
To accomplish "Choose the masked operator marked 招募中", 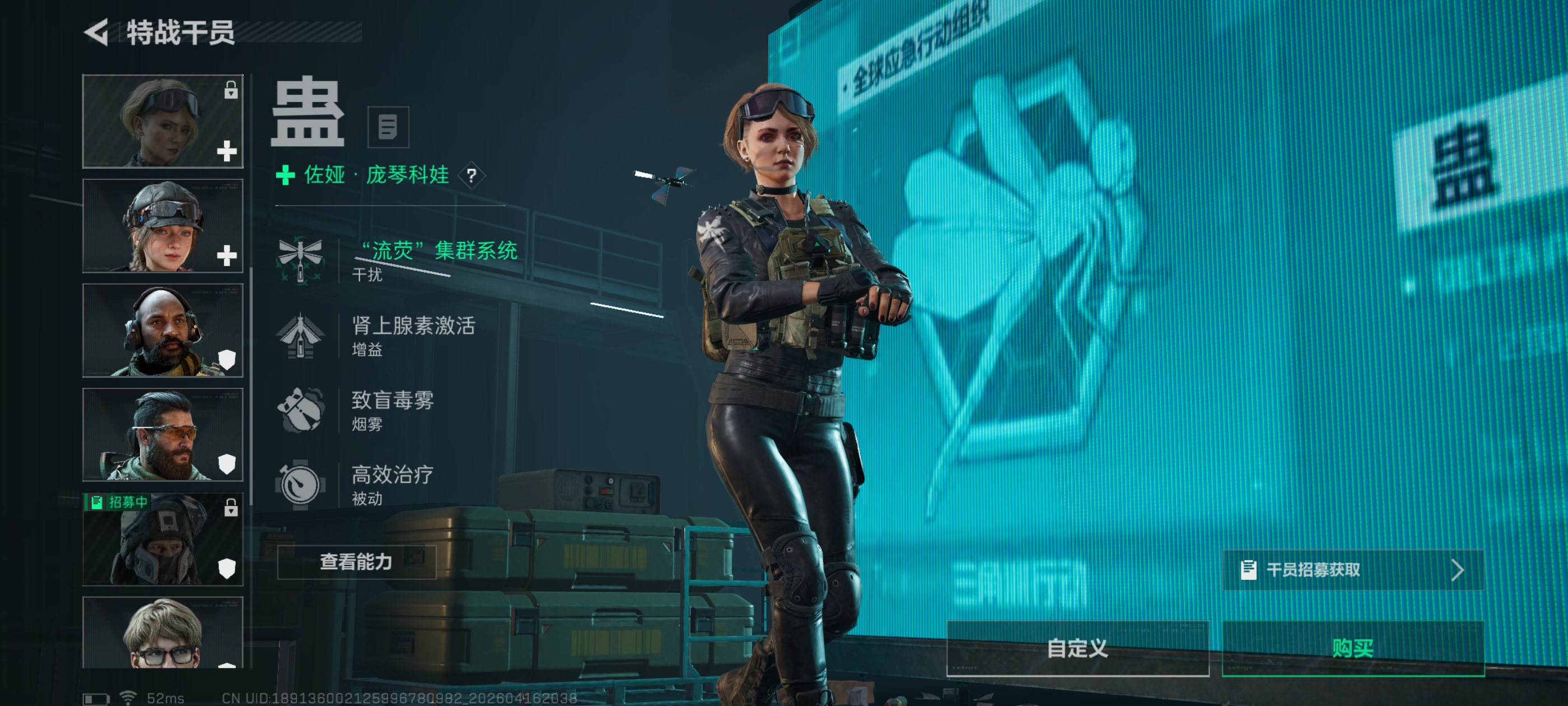I will pos(162,540).
